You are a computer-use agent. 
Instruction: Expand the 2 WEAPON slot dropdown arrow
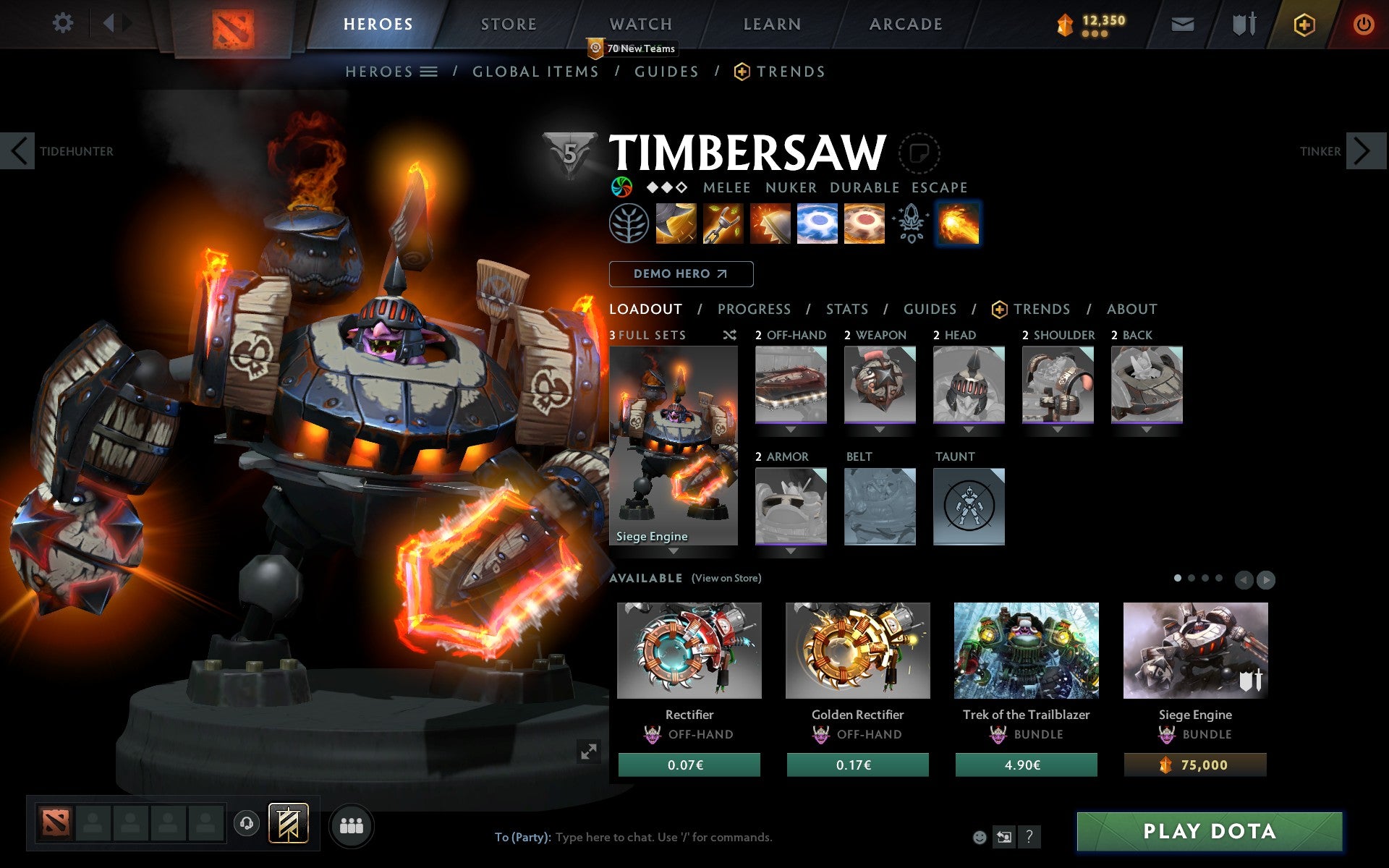coord(880,428)
